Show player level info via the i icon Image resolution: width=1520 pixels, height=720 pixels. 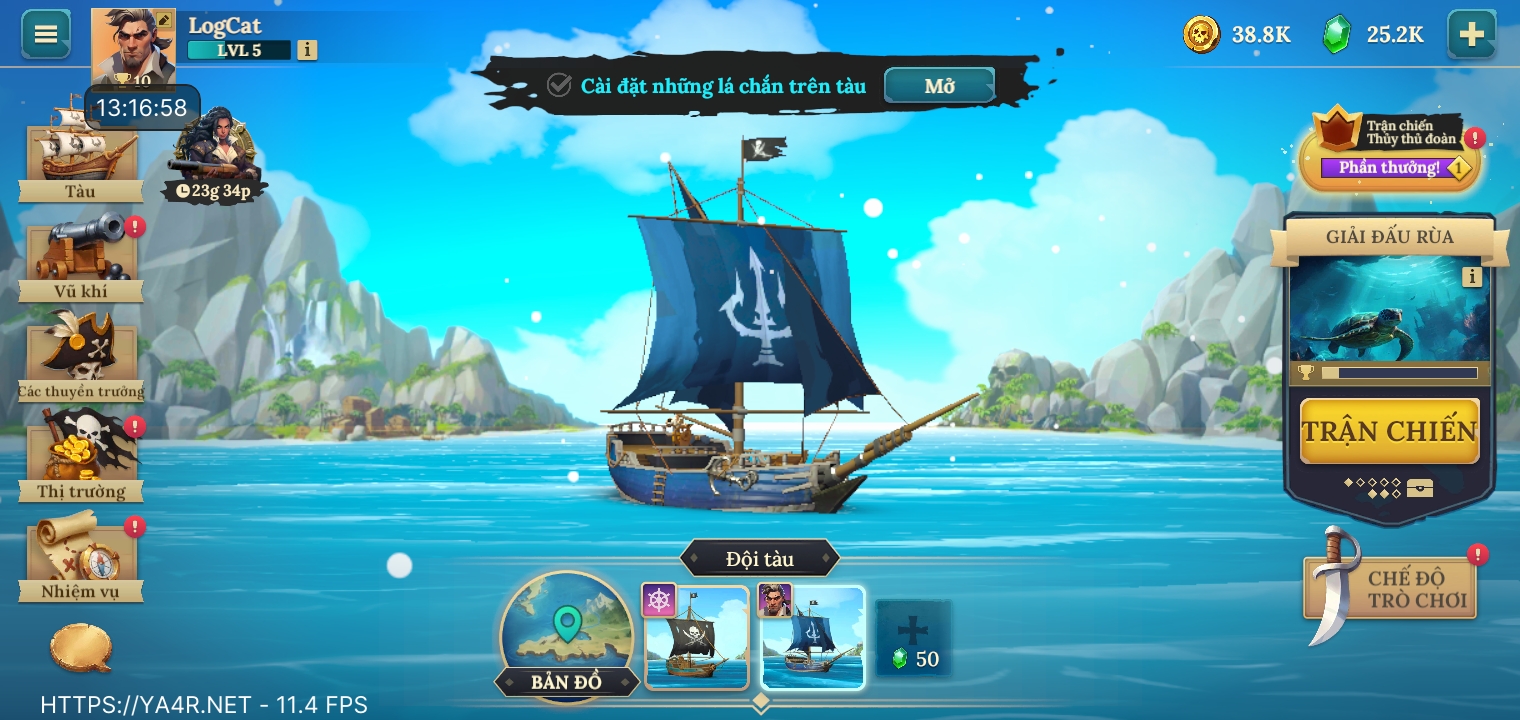pos(307,49)
